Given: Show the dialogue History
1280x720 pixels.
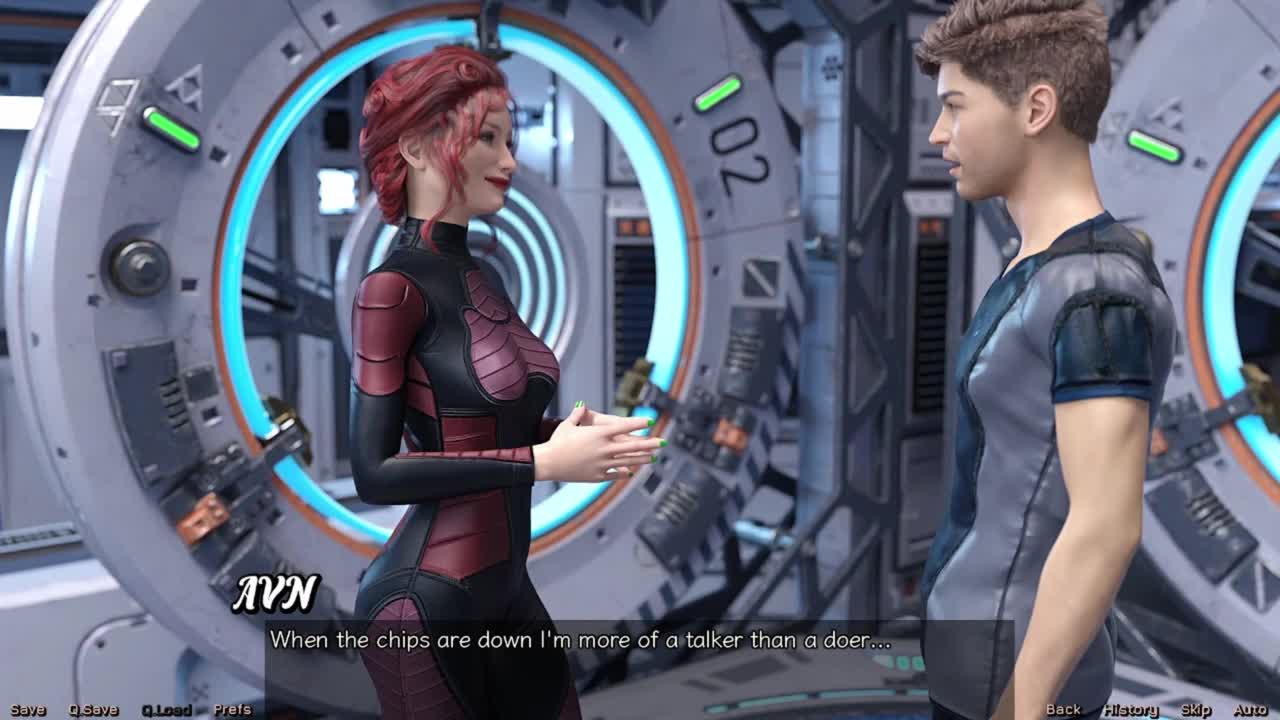Looking at the screenshot, I should click(x=1130, y=710).
